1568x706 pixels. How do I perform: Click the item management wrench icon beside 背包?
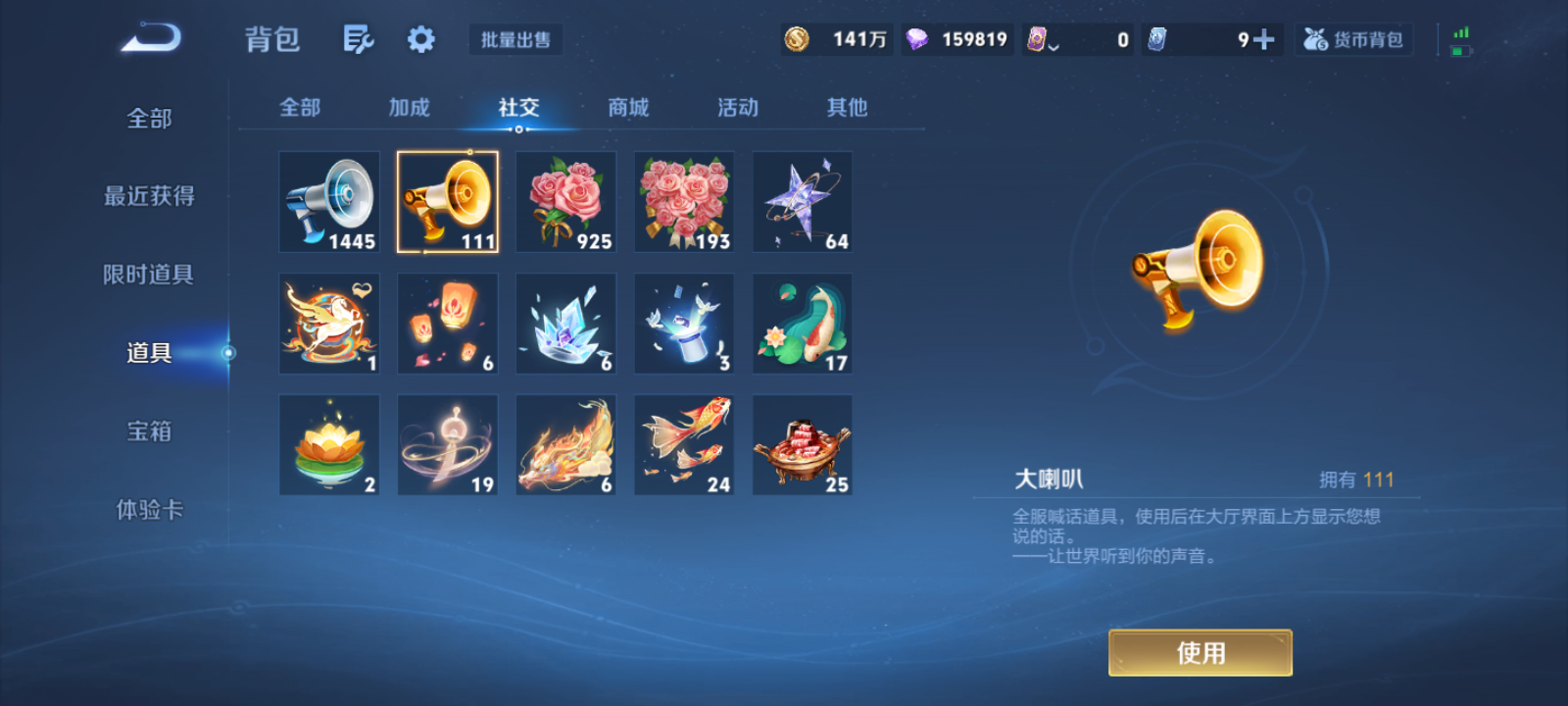coord(358,38)
